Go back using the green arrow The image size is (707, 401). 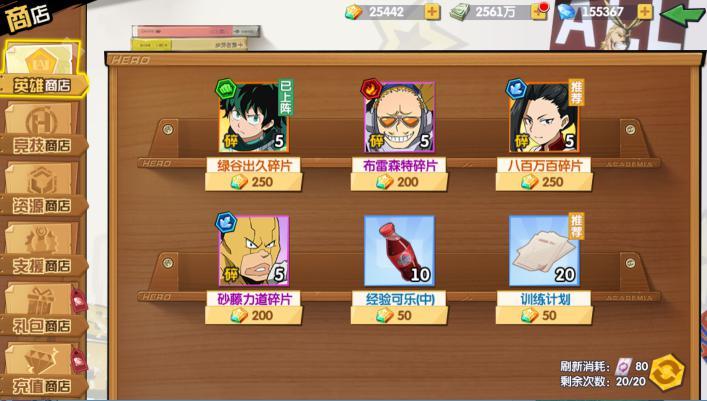(x=683, y=14)
